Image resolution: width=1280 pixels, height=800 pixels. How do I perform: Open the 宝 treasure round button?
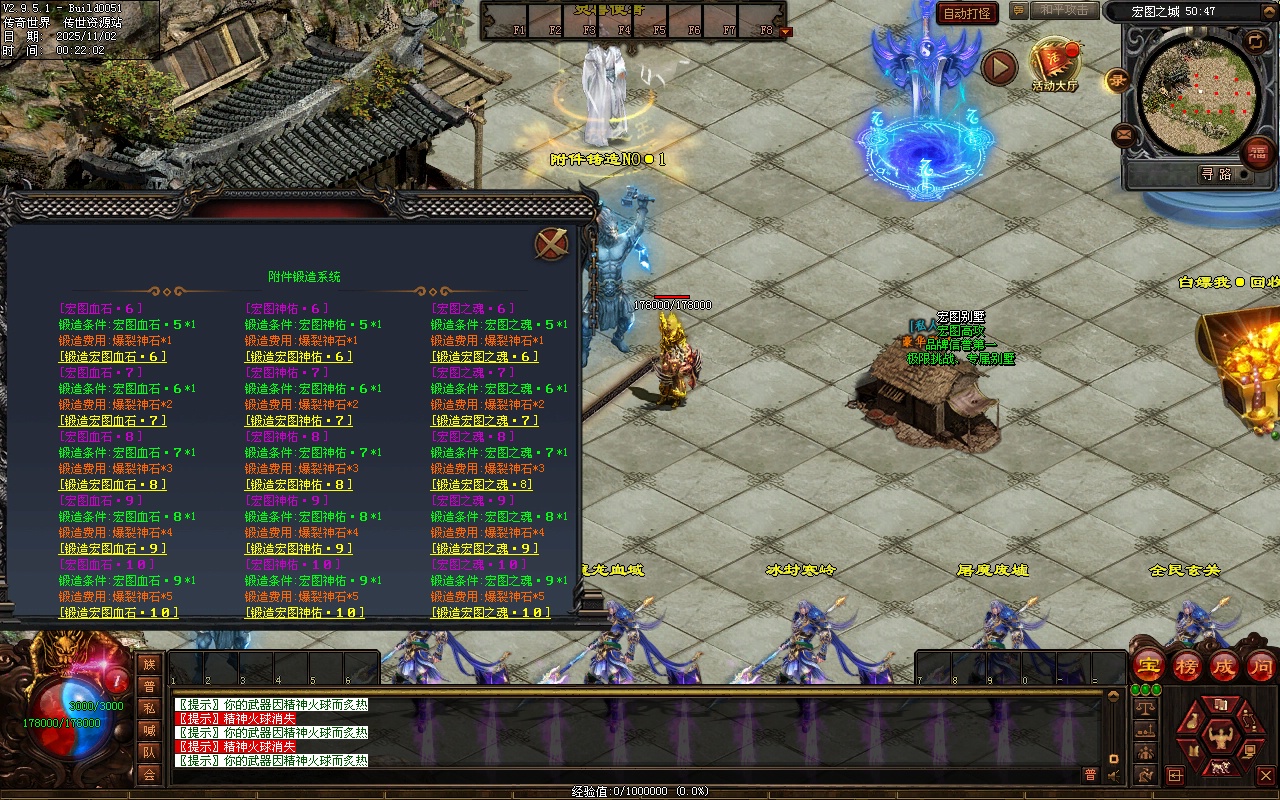pyautogui.click(x=1148, y=666)
